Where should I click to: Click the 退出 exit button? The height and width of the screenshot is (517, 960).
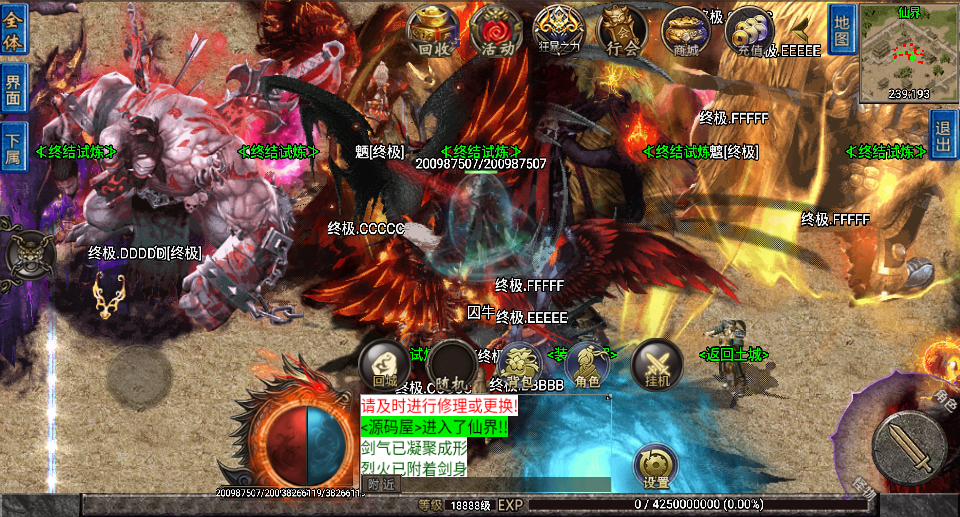click(x=943, y=134)
